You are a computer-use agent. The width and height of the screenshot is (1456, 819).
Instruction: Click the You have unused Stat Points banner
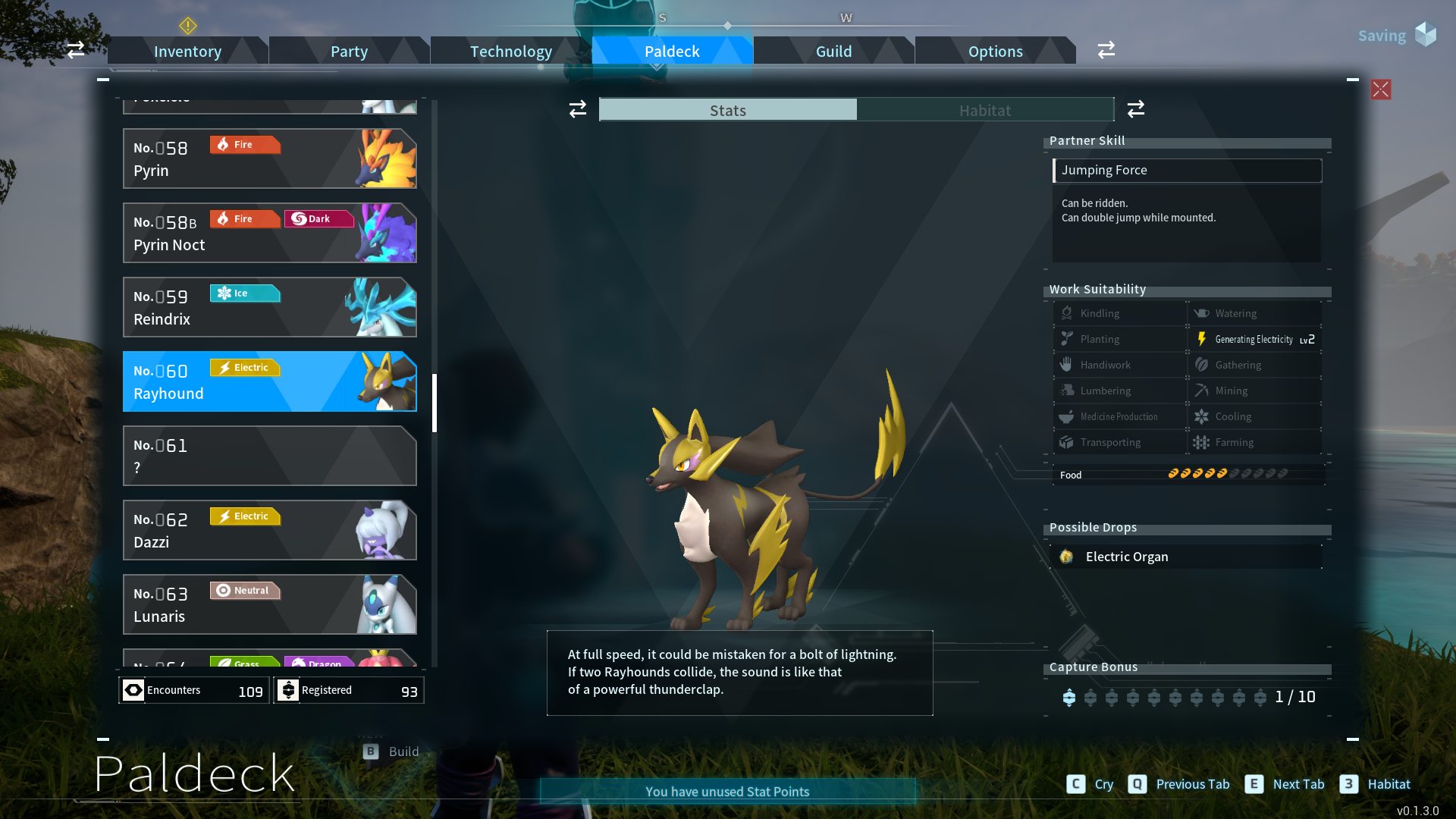point(726,791)
